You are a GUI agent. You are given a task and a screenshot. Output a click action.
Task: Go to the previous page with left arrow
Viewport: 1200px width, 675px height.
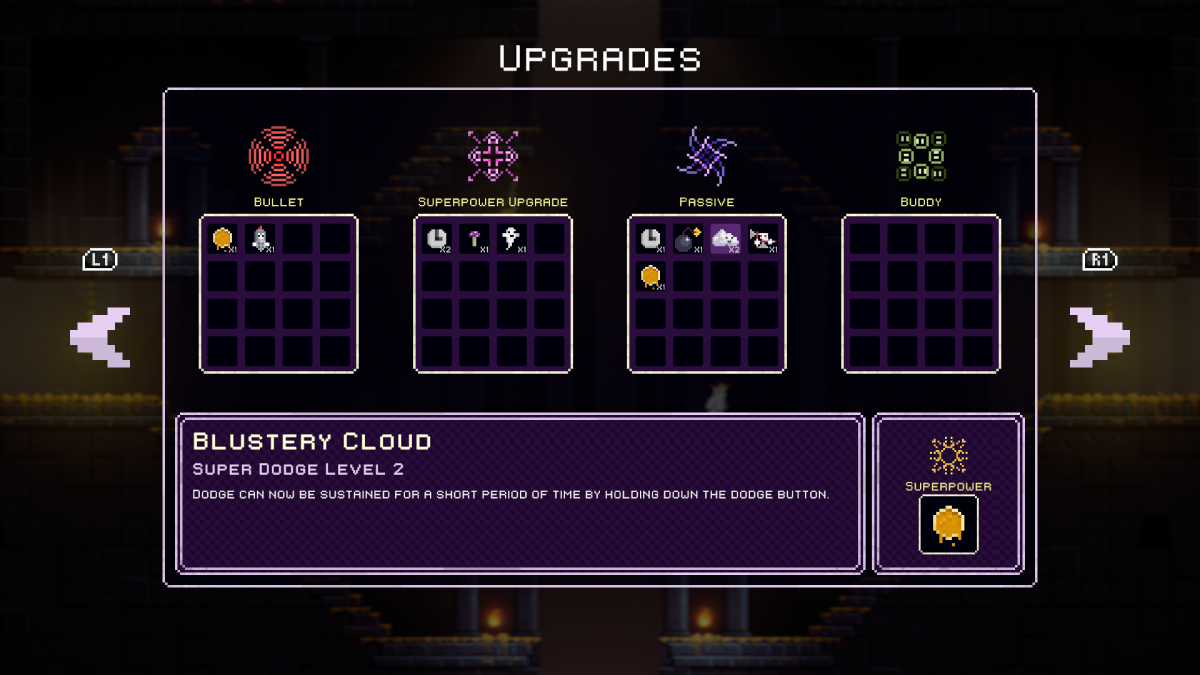click(x=100, y=337)
